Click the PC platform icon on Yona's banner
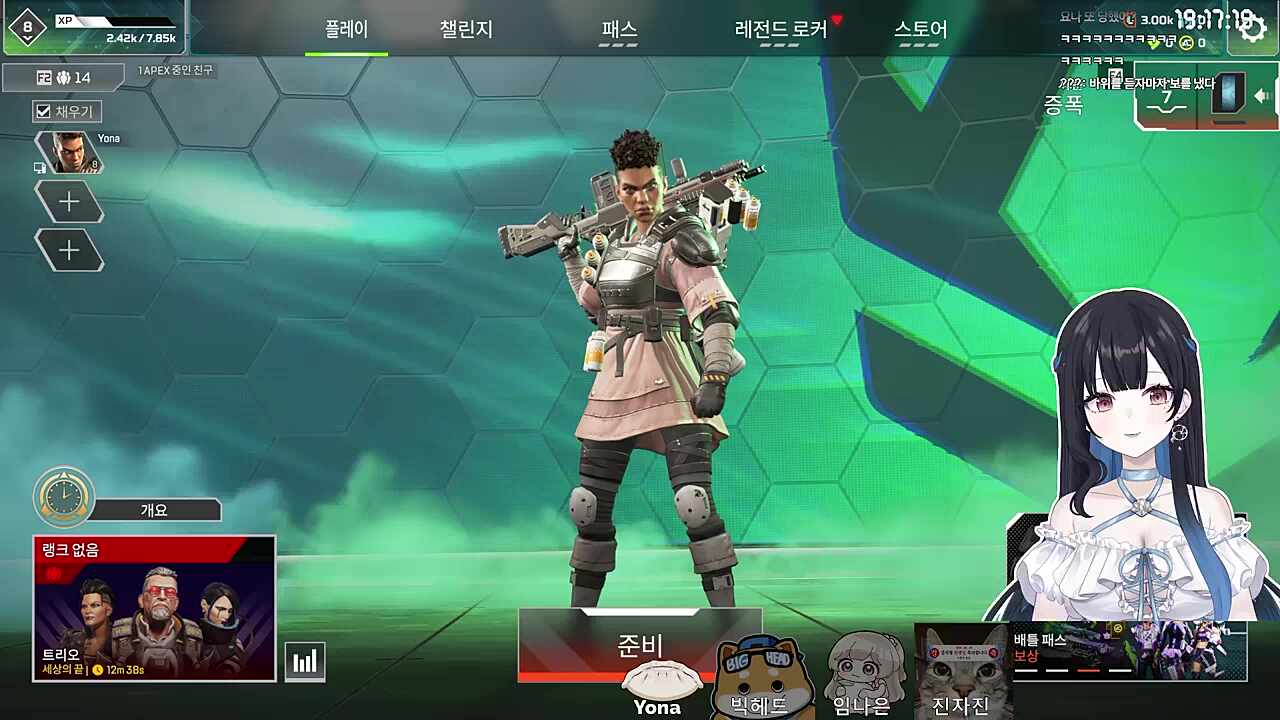This screenshot has height=720, width=1280. click(x=38, y=167)
